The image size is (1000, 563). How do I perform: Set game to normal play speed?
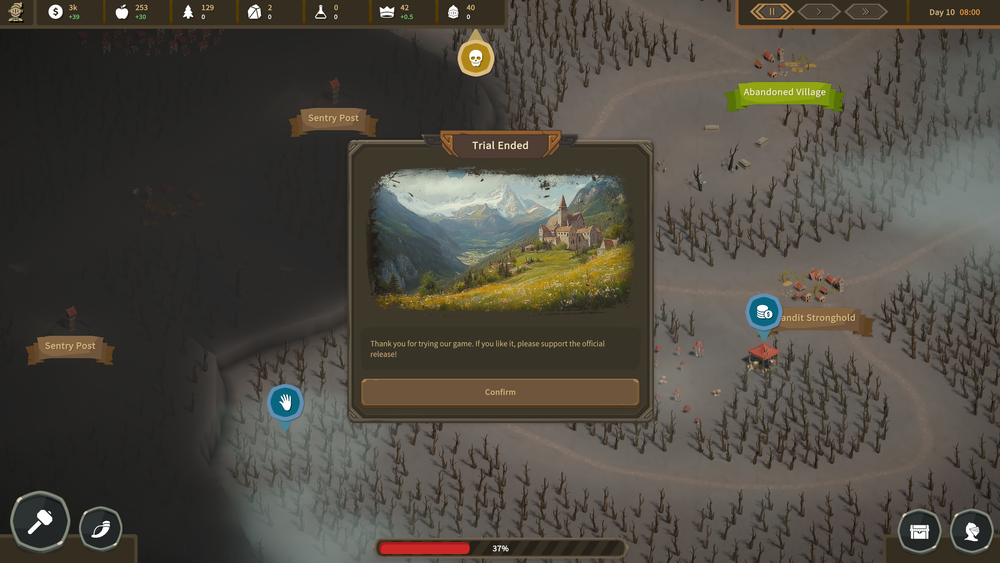click(x=819, y=12)
